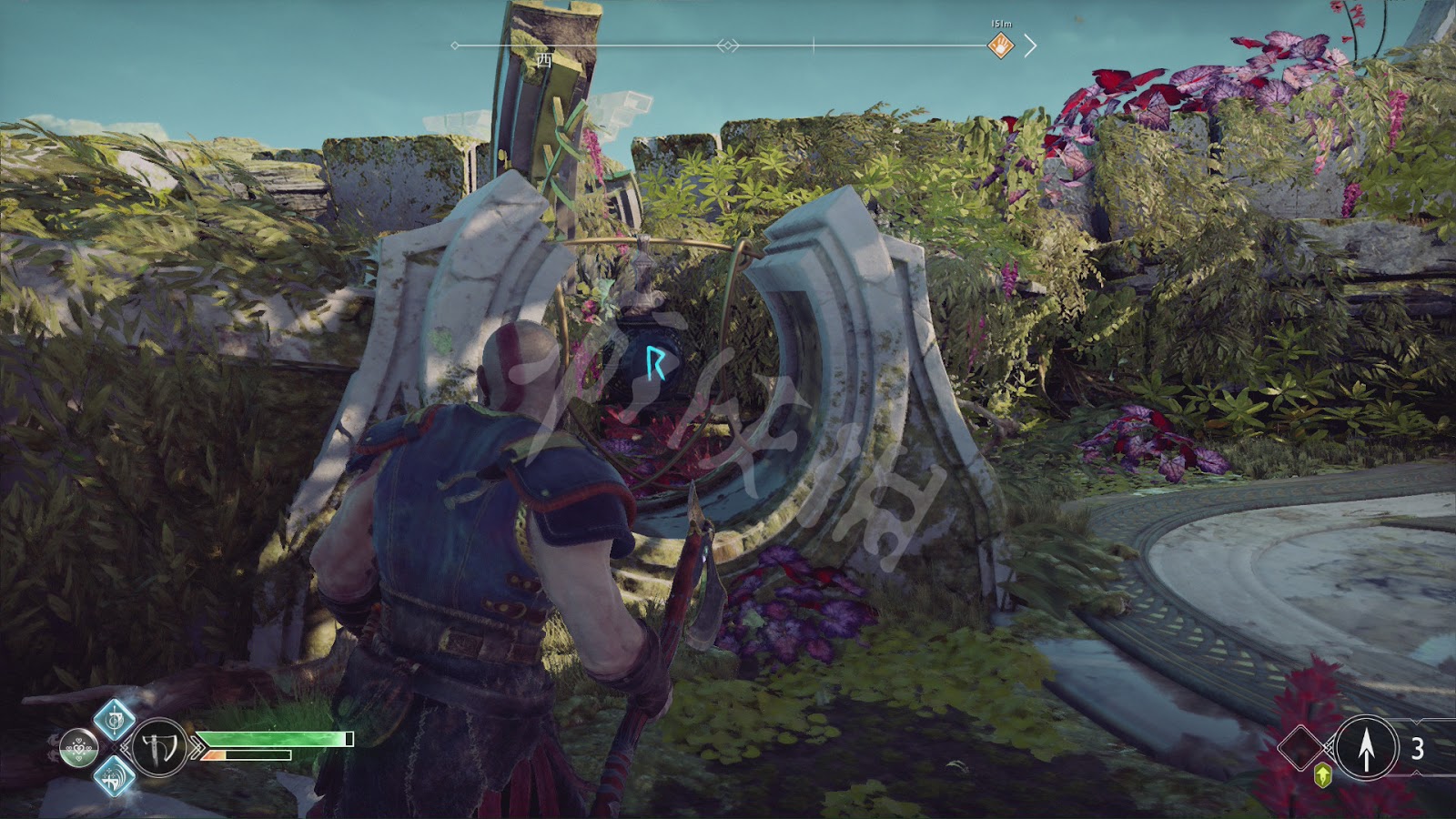Select the Leviathan Axe weapon icon
This screenshot has width=1456, height=819.
coord(159,748)
